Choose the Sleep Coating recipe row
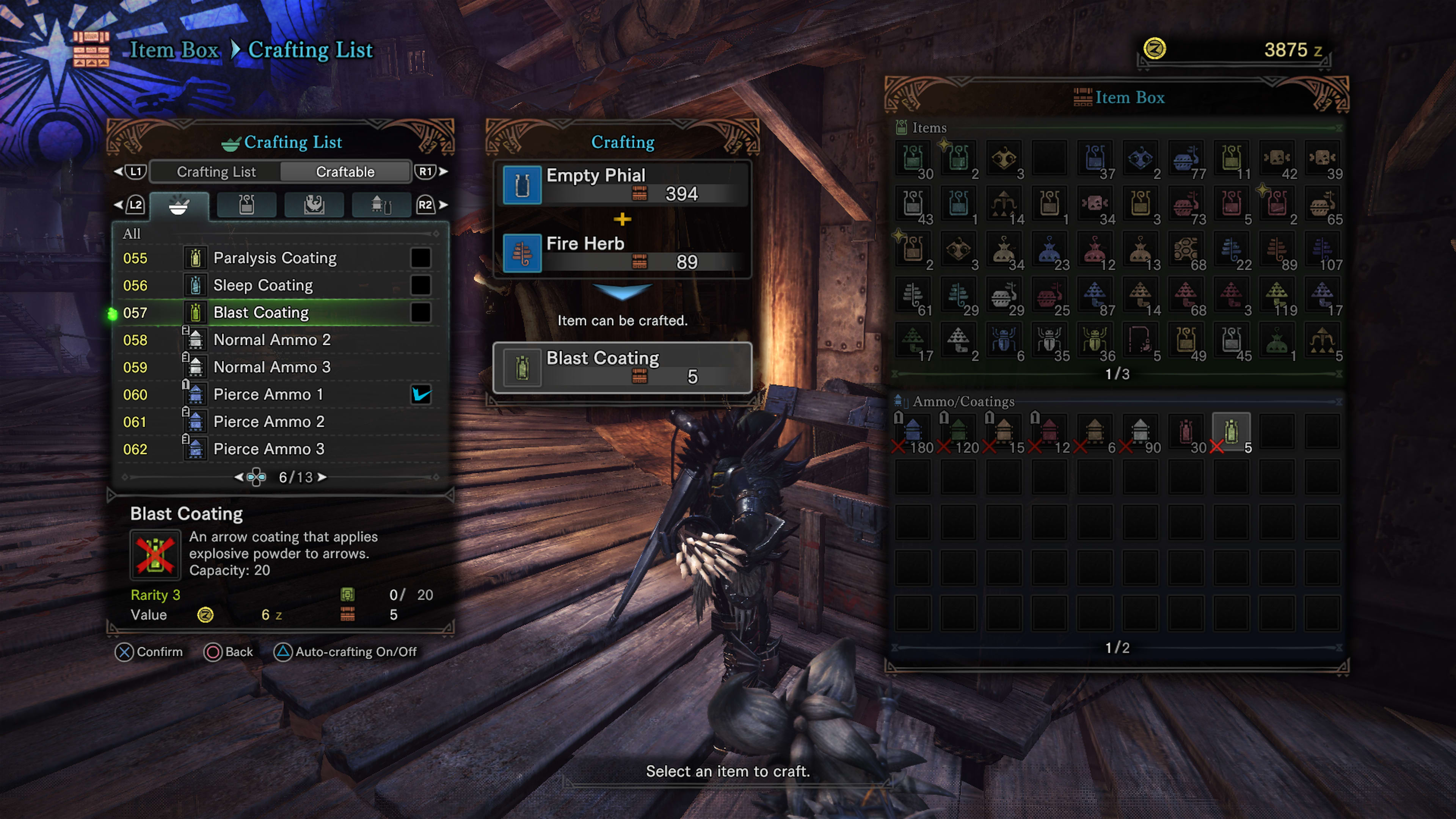The width and height of the screenshot is (1456, 819). [263, 286]
